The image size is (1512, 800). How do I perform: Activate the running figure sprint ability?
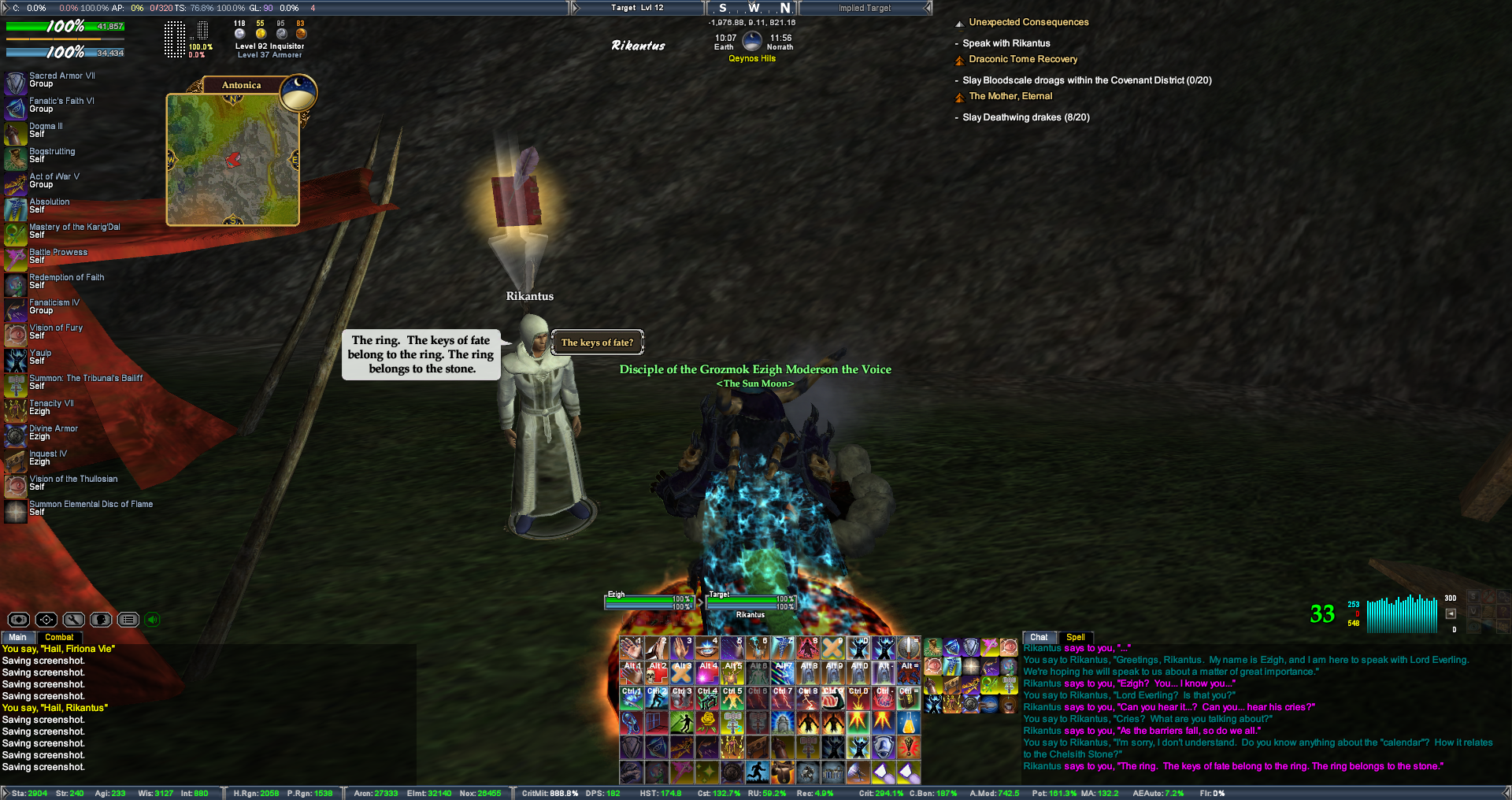click(758, 772)
